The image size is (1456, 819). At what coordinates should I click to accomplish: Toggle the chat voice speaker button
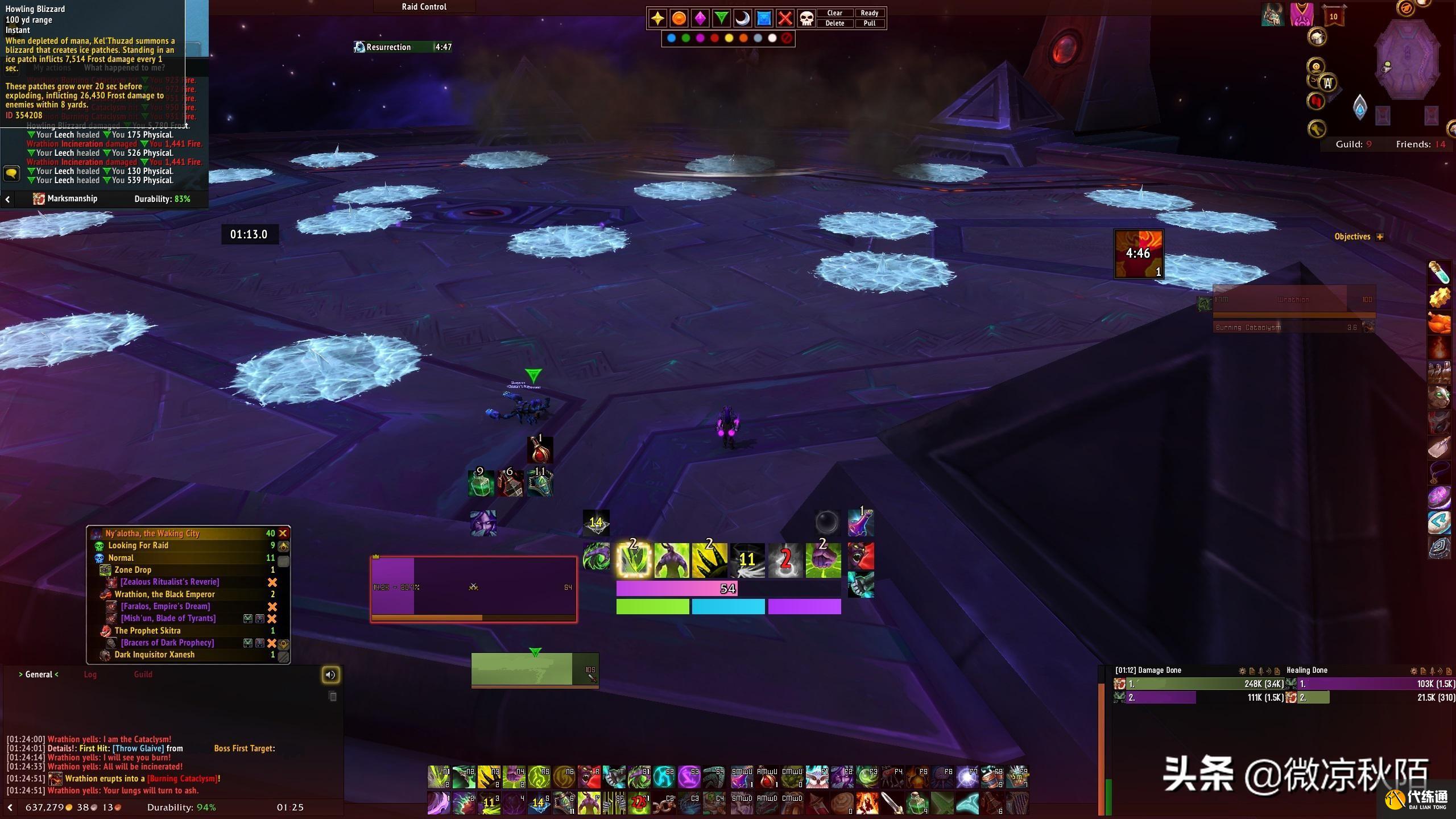330,675
